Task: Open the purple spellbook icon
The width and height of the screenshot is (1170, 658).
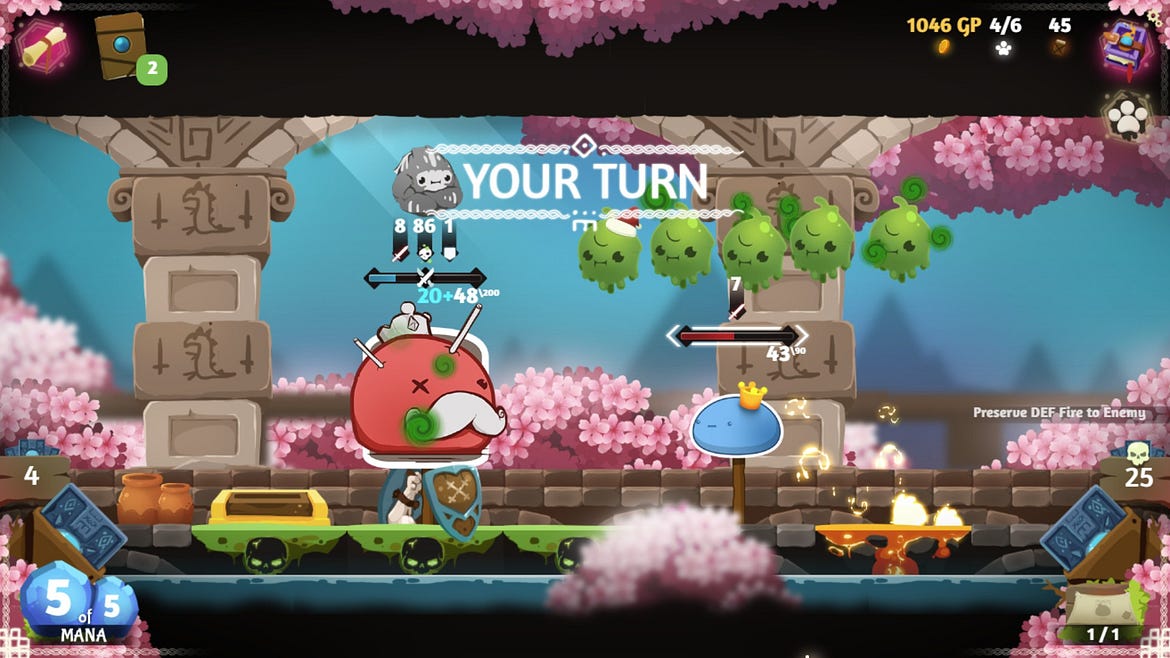Action: tap(1126, 45)
